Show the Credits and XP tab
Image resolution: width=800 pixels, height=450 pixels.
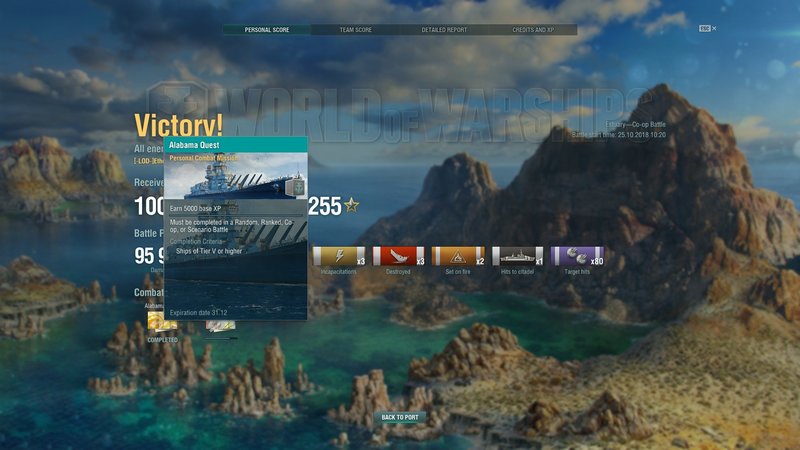[532, 30]
